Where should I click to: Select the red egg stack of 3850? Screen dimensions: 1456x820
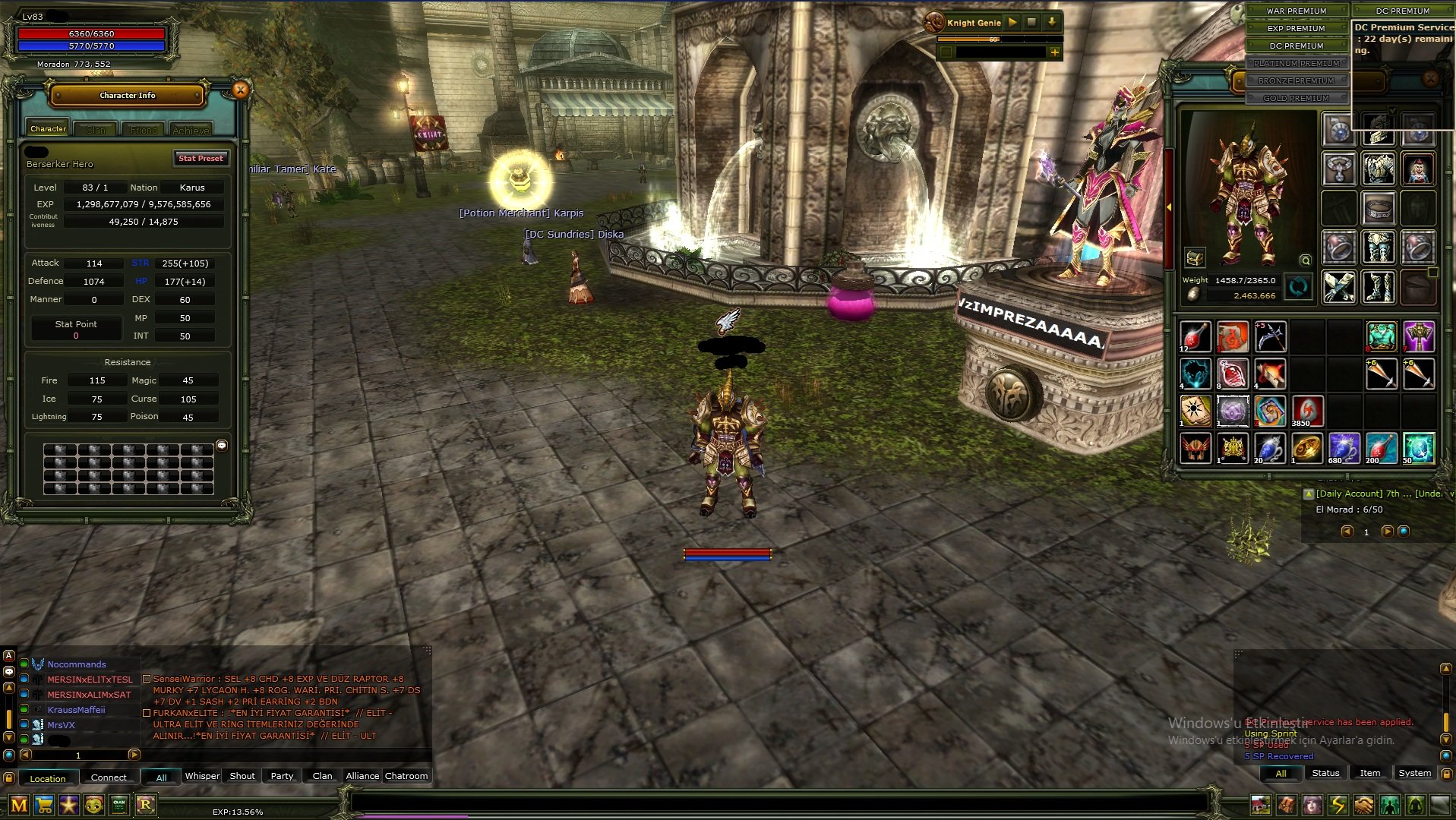tap(1306, 411)
